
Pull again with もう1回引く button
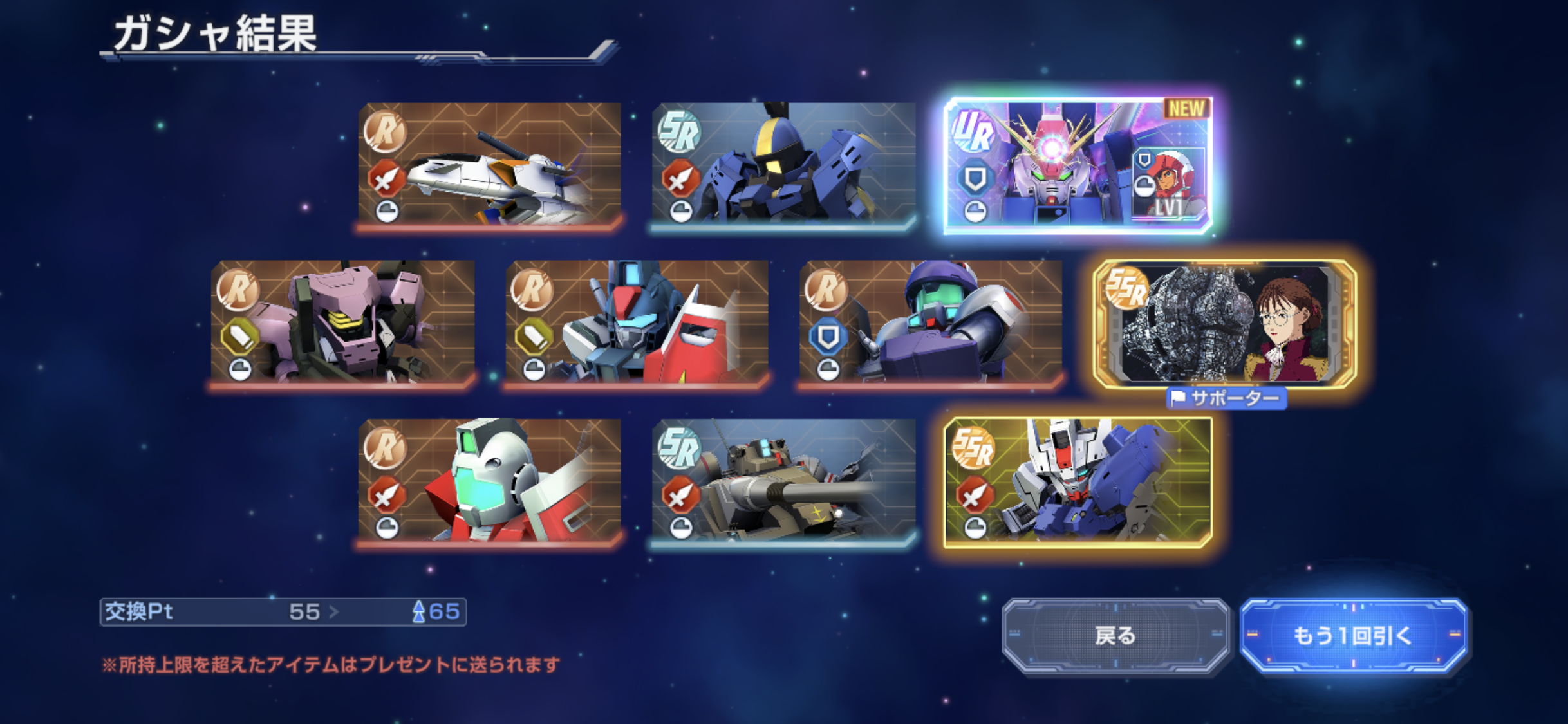(1352, 636)
